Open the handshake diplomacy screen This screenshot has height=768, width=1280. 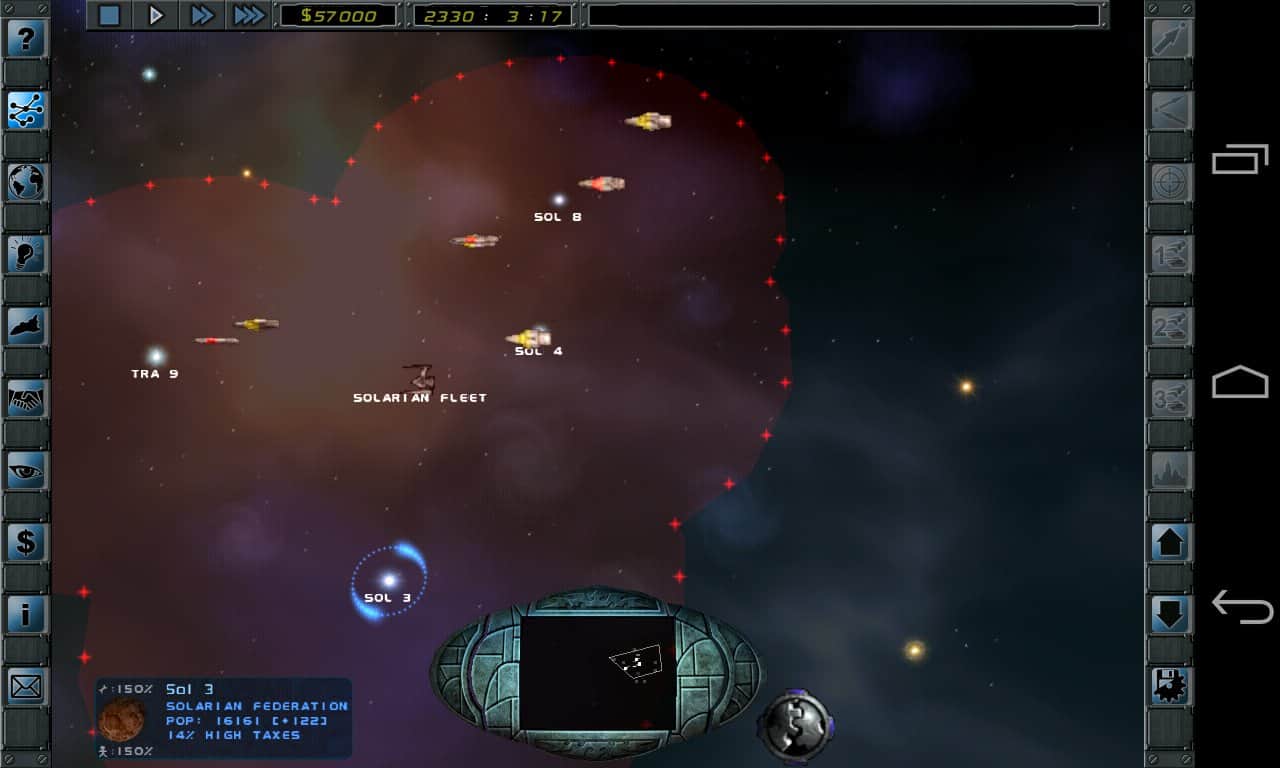[27, 398]
